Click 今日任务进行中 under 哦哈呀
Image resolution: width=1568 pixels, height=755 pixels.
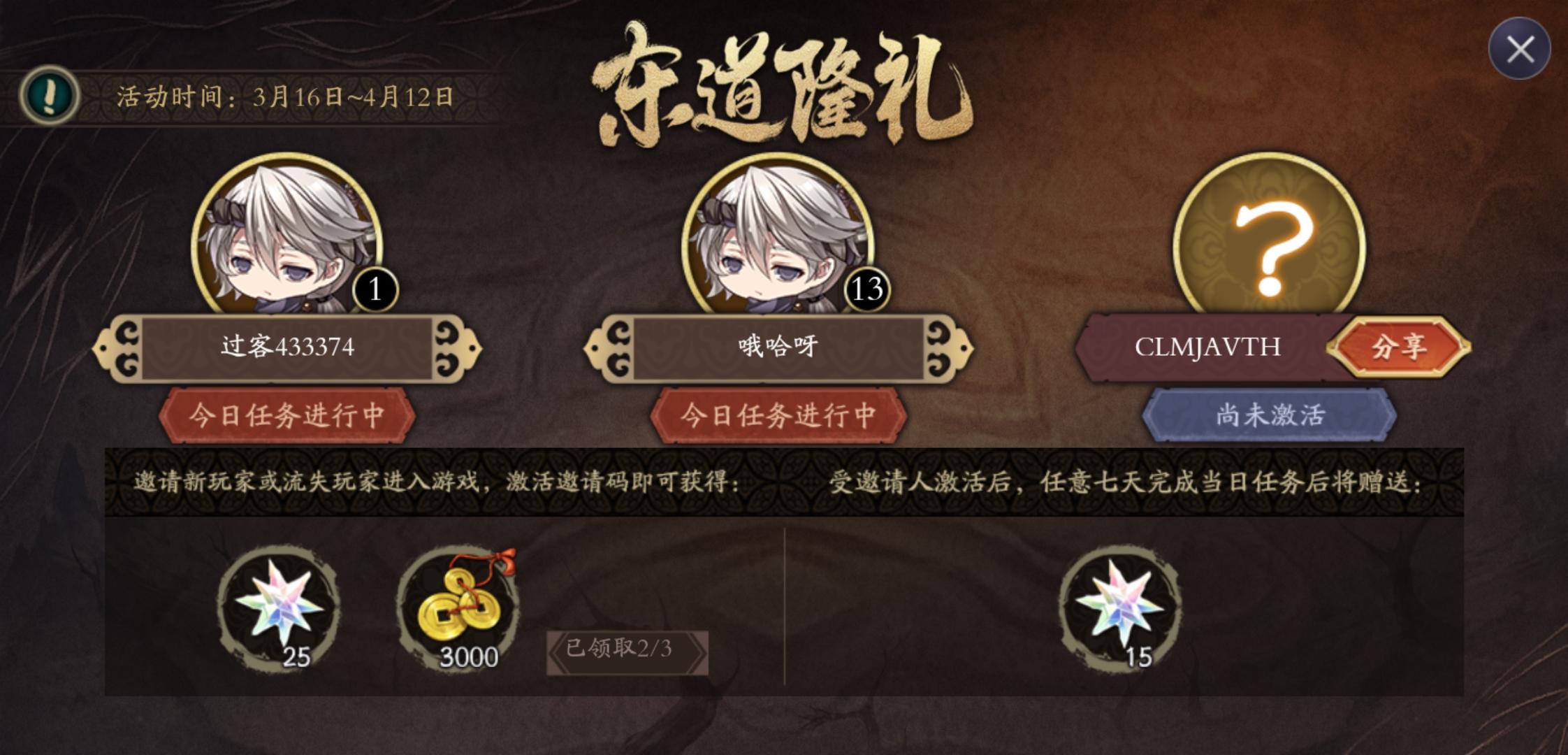779,415
